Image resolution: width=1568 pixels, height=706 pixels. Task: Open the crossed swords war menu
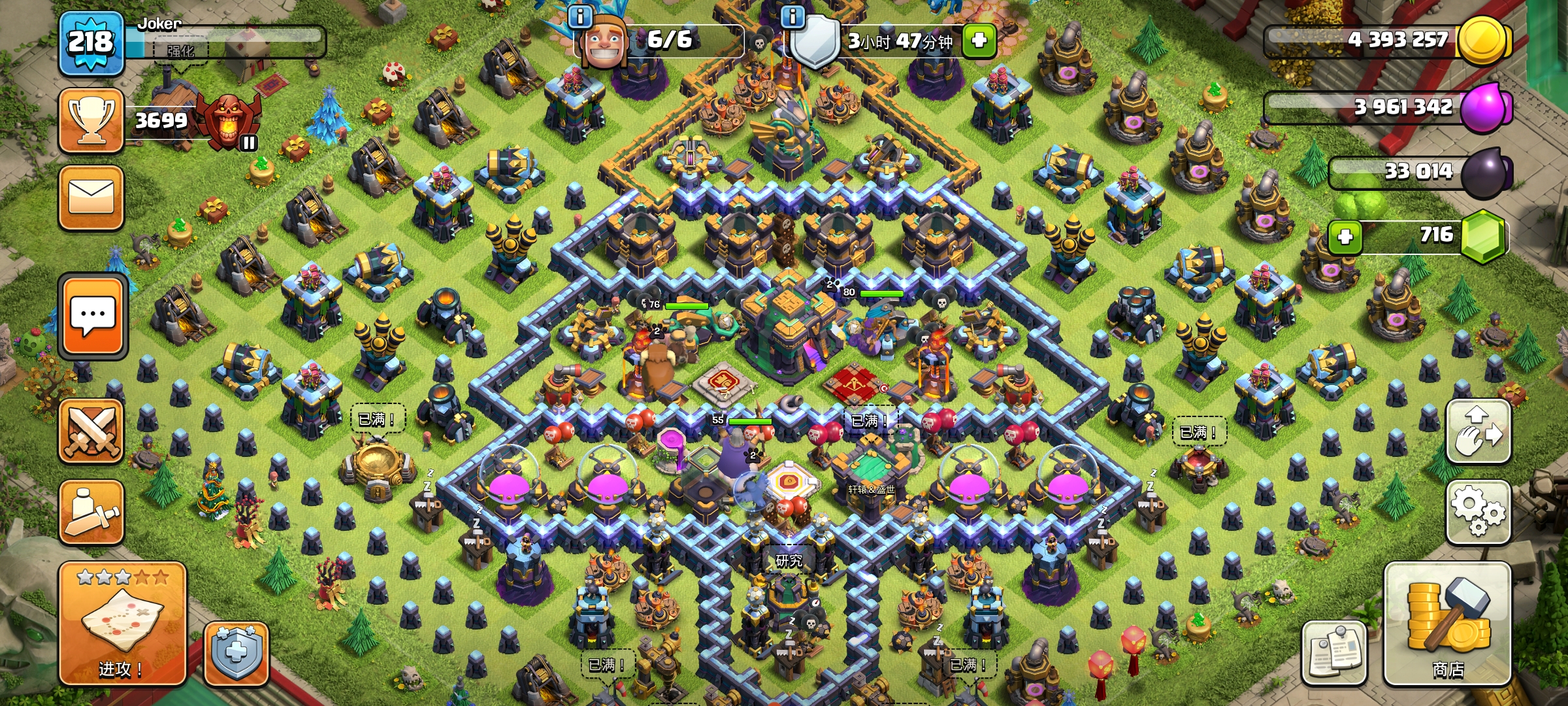click(91, 431)
